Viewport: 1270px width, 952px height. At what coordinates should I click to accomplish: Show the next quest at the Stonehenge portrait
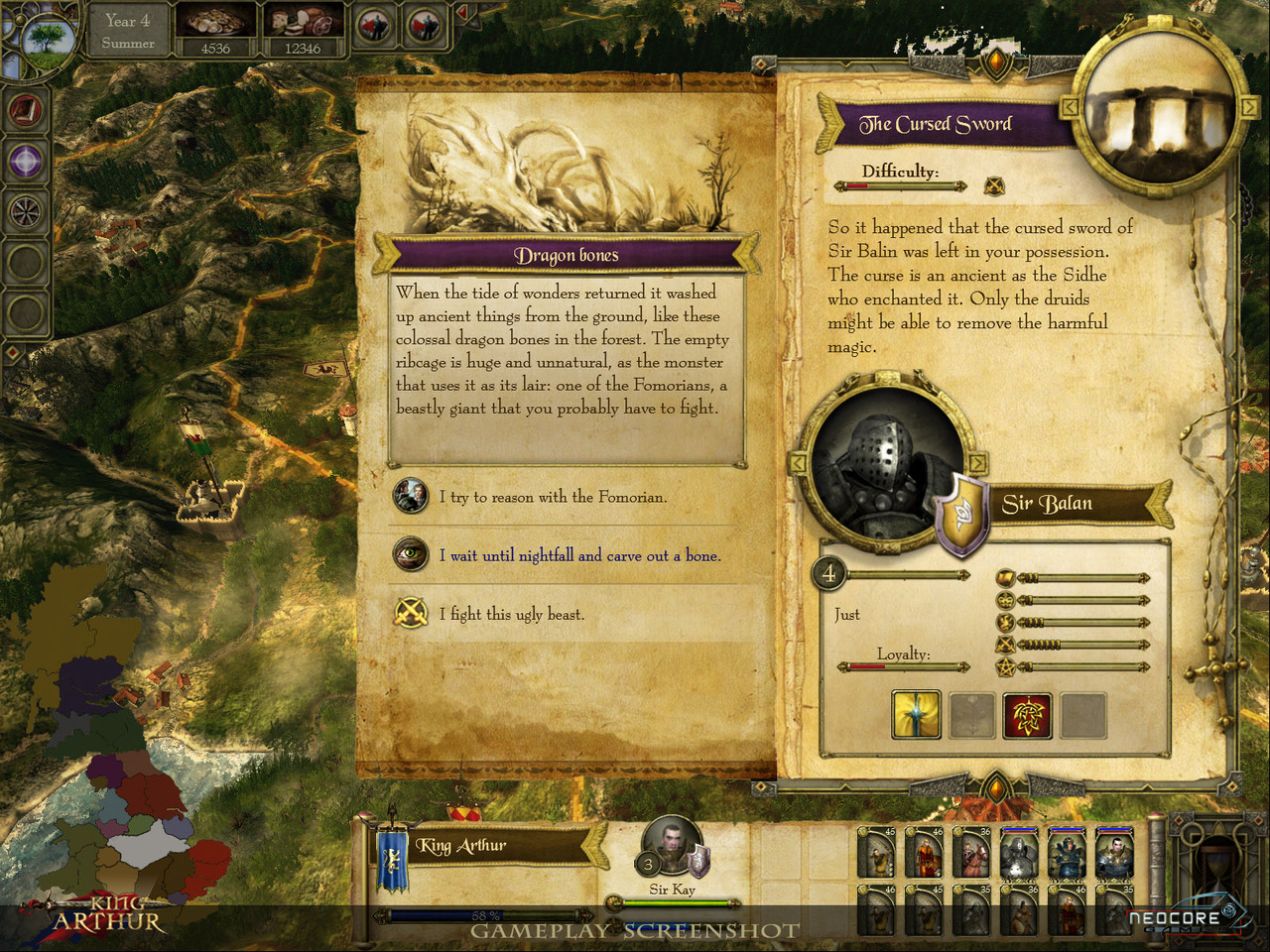[x=1248, y=104]
